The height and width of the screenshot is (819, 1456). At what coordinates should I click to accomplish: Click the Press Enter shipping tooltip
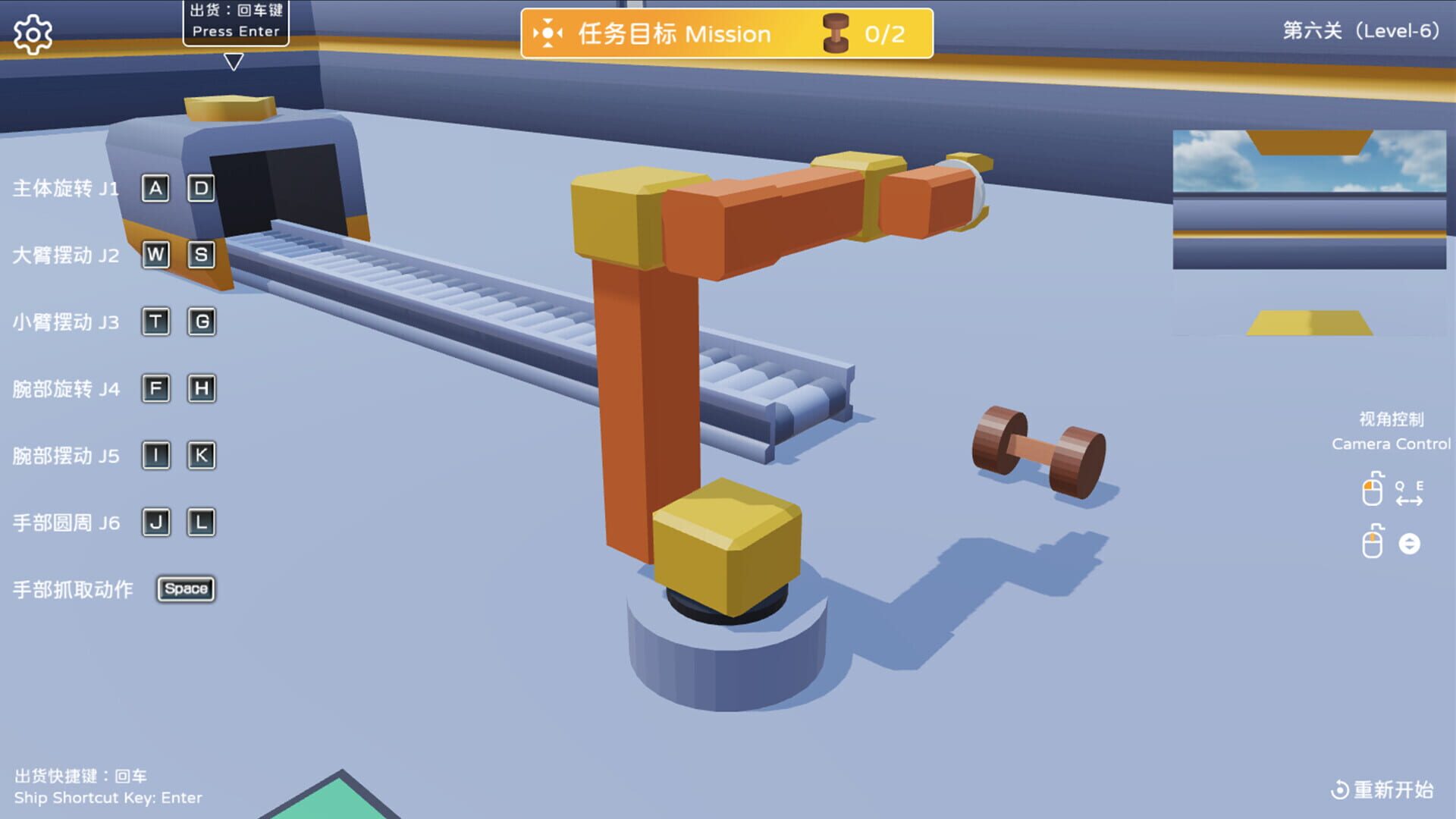point(235,23)
